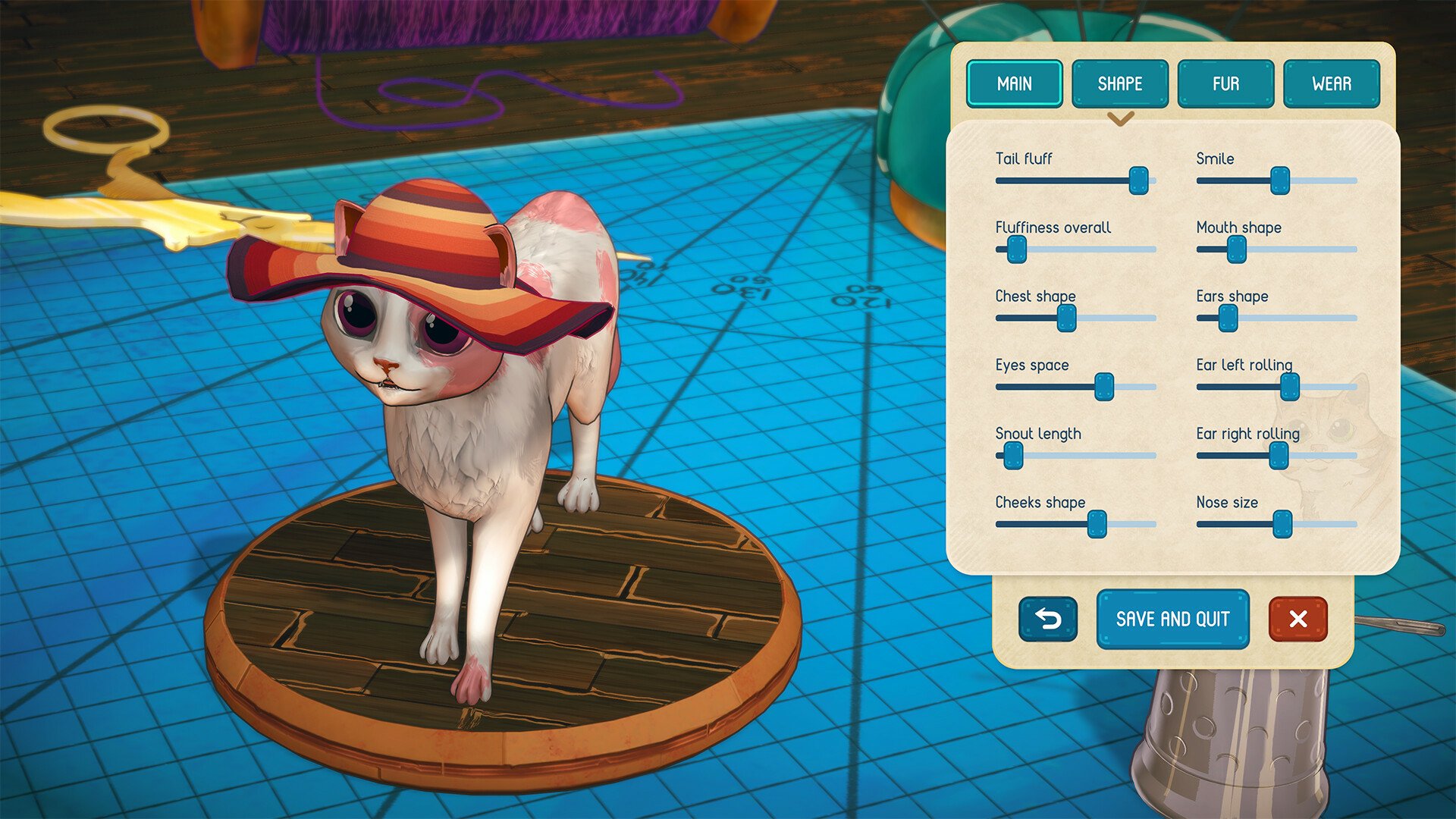1456x819 pixels.
Task: Open the WEAR tab
Action: pyautogui.click(x=1332, y=83)
